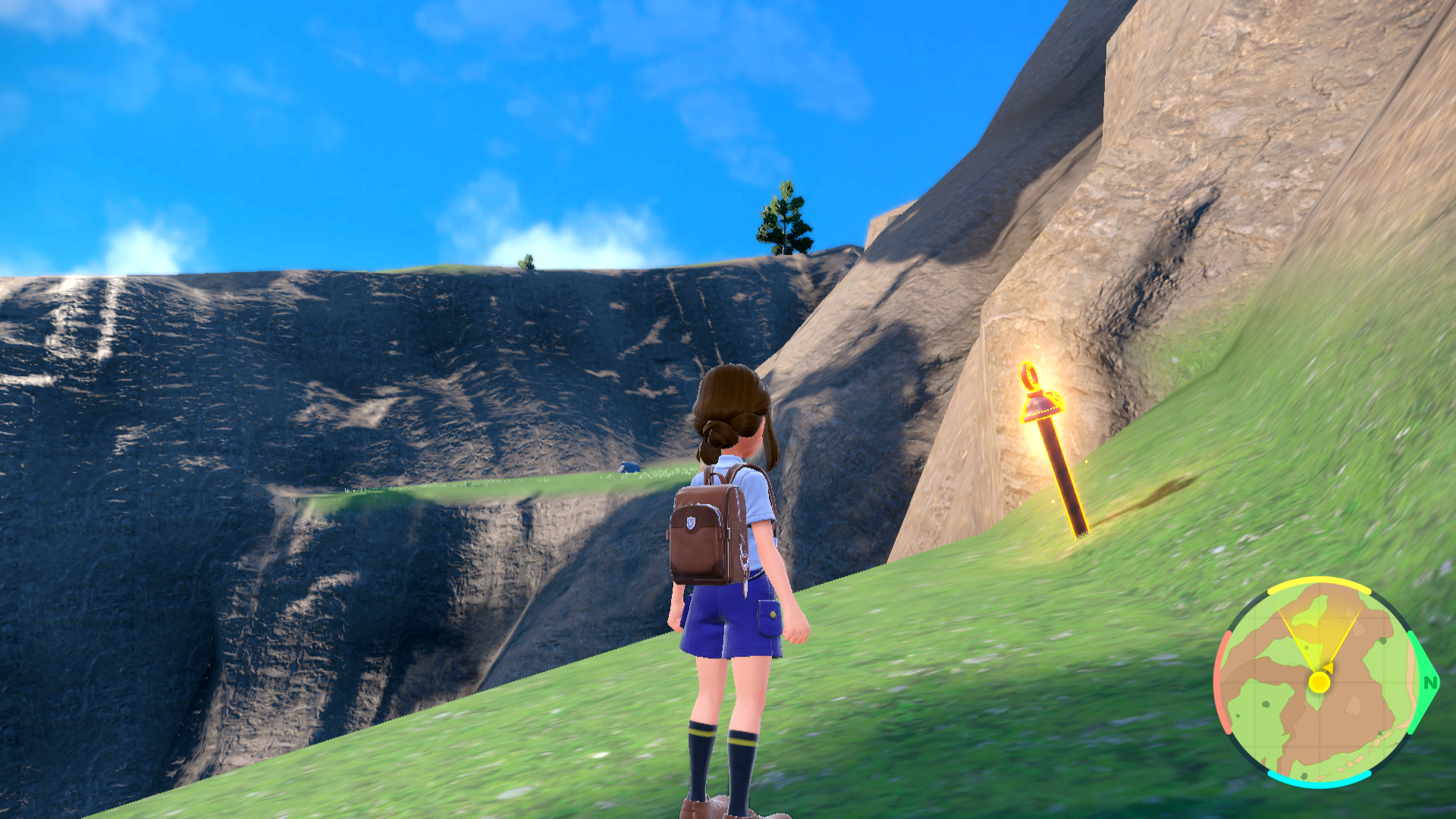Select the yellow player marker on minimap
This screenshot has width=1456, height=819.
coord(1319,682)
